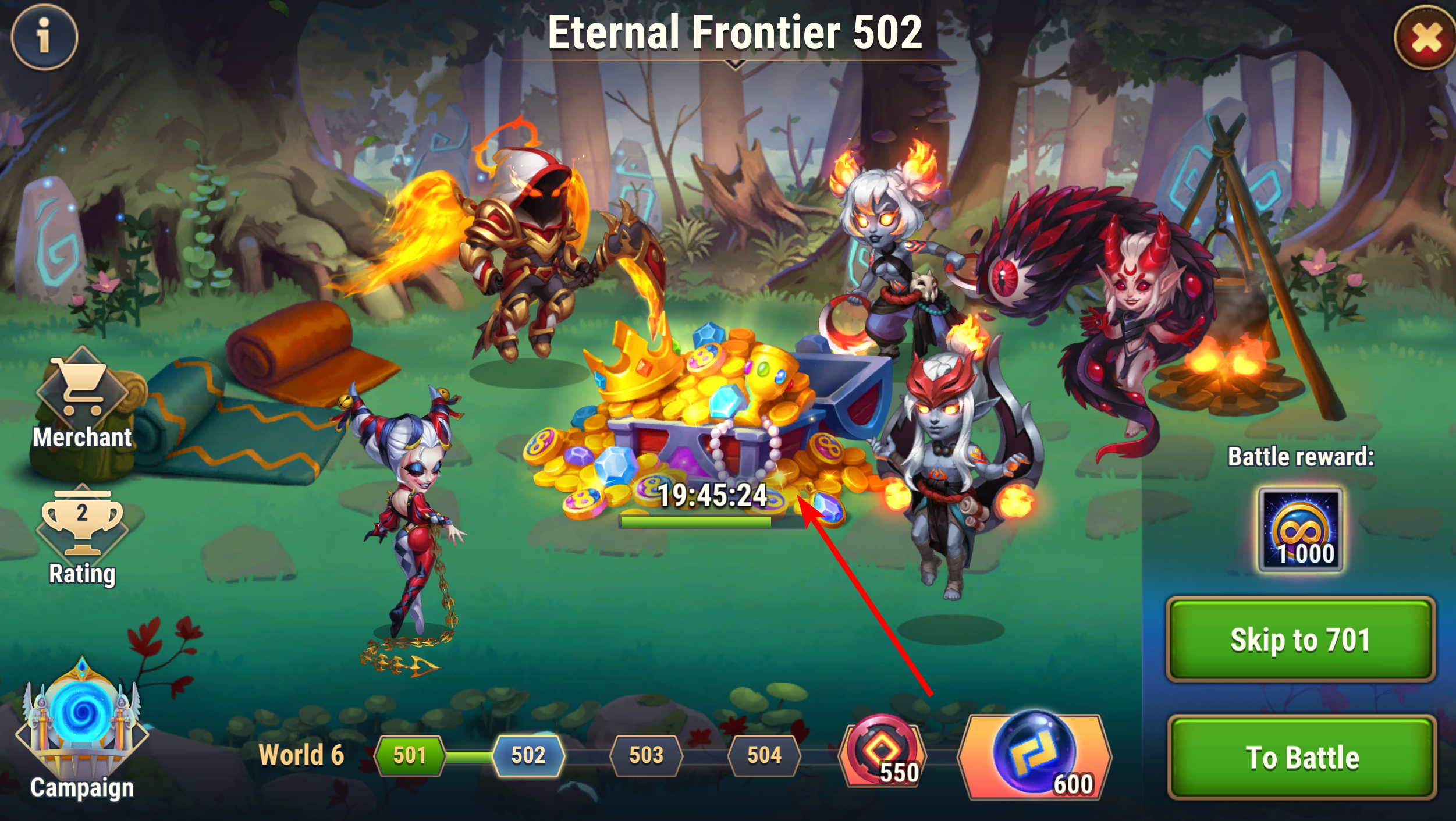Close the Eternal Frontier screen
Viewport: 1456px width, 821px height.
1425,38
